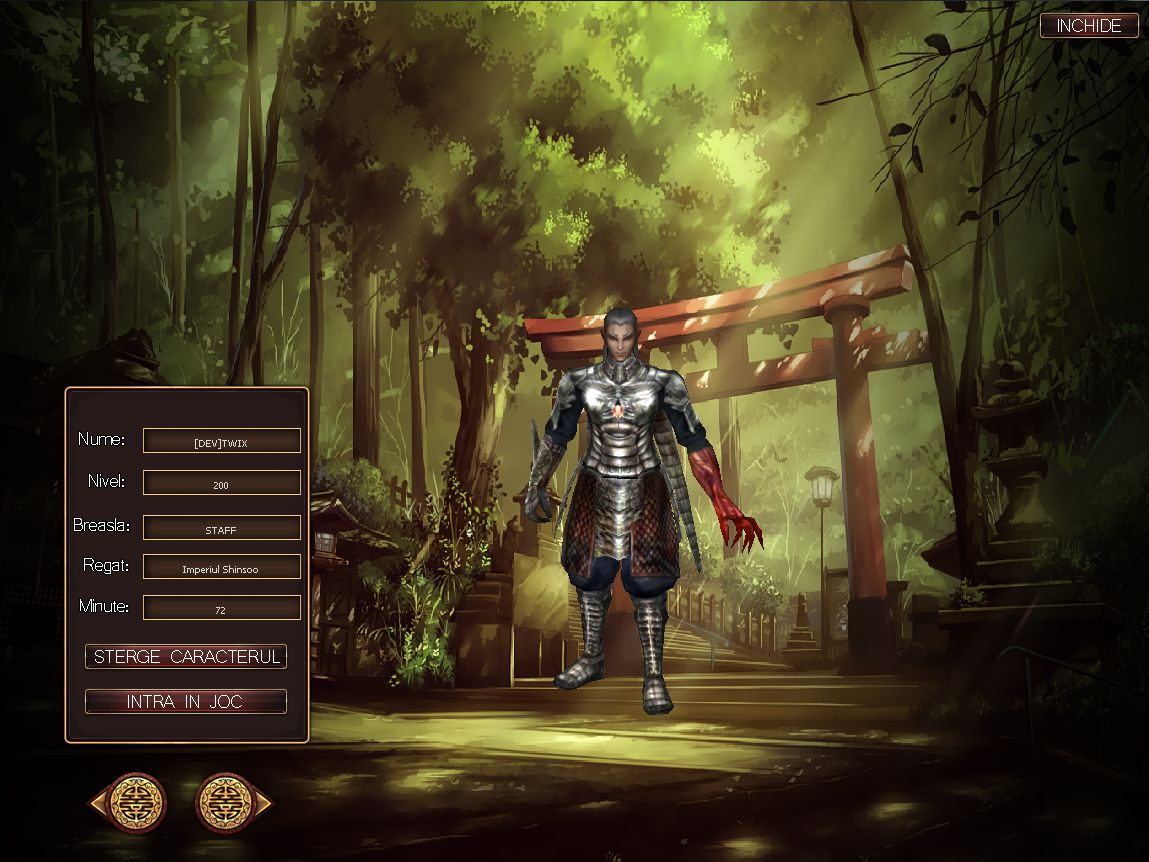Screen dimensions: 1149x862
Task: Click STERGE CARACTERUL to delete character
Action: pos(186,657)
